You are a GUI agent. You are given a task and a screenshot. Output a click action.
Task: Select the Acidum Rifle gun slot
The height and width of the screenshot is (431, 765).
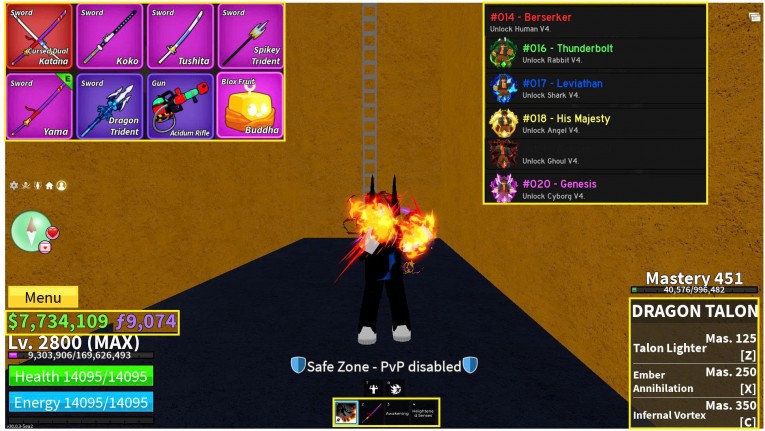click(180, 105)
